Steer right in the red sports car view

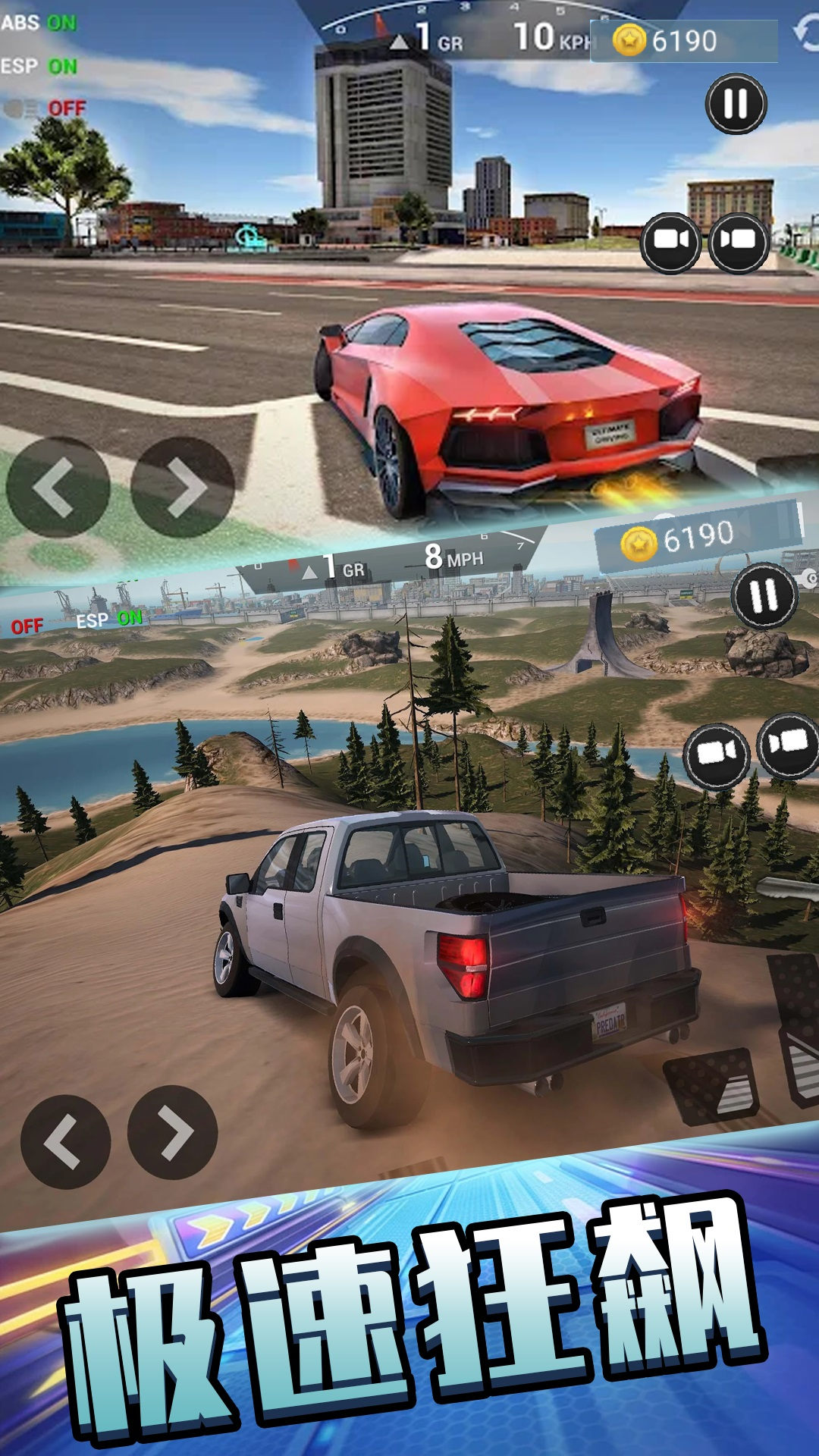(x=182, y=488)
